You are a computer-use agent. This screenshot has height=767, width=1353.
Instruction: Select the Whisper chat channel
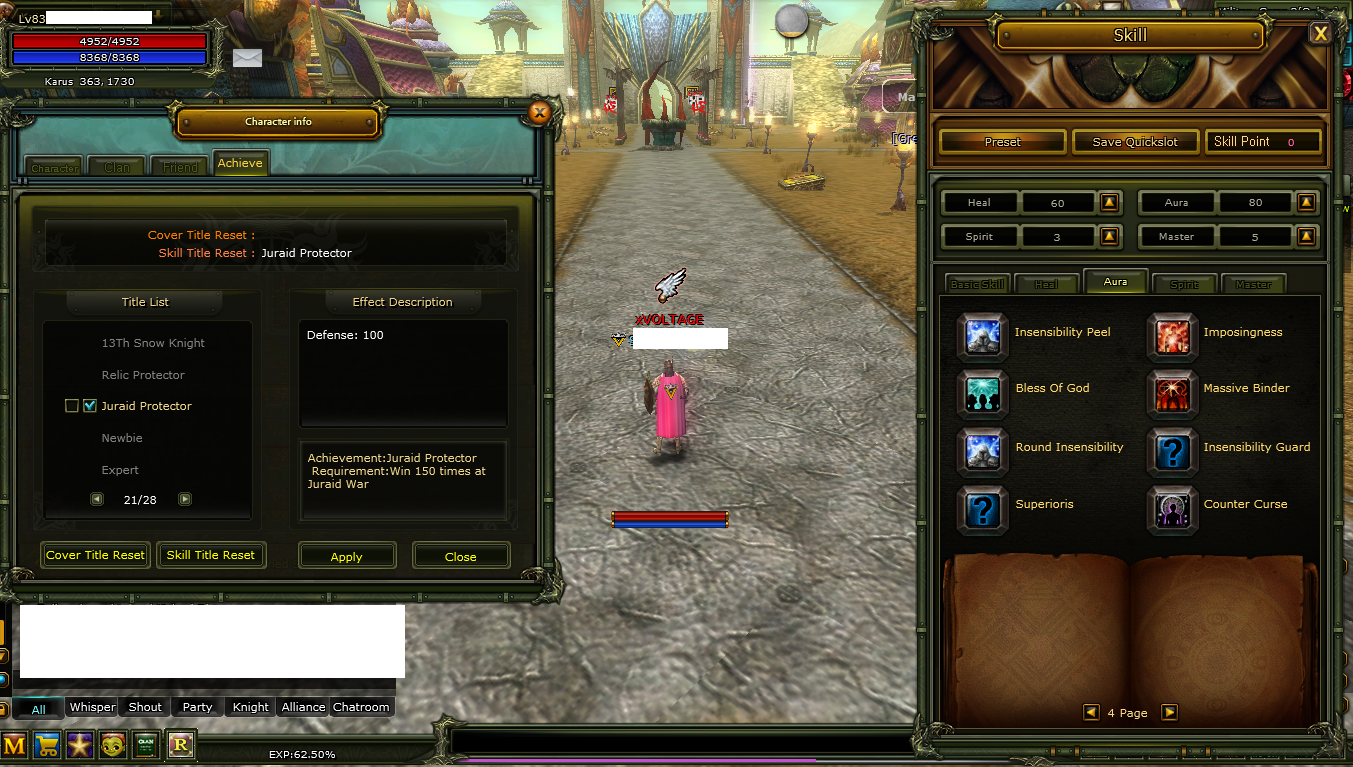click(91, 707)
